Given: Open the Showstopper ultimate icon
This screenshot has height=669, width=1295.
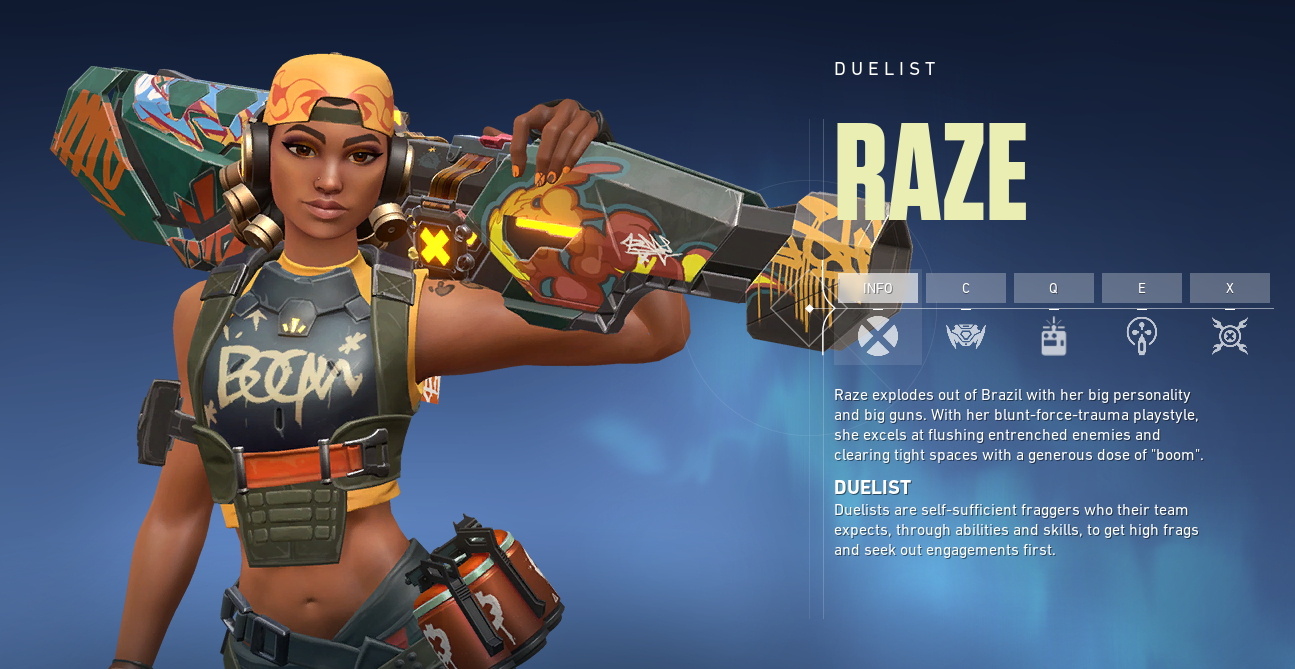Looking at the screenshot, I should 1229,336.
